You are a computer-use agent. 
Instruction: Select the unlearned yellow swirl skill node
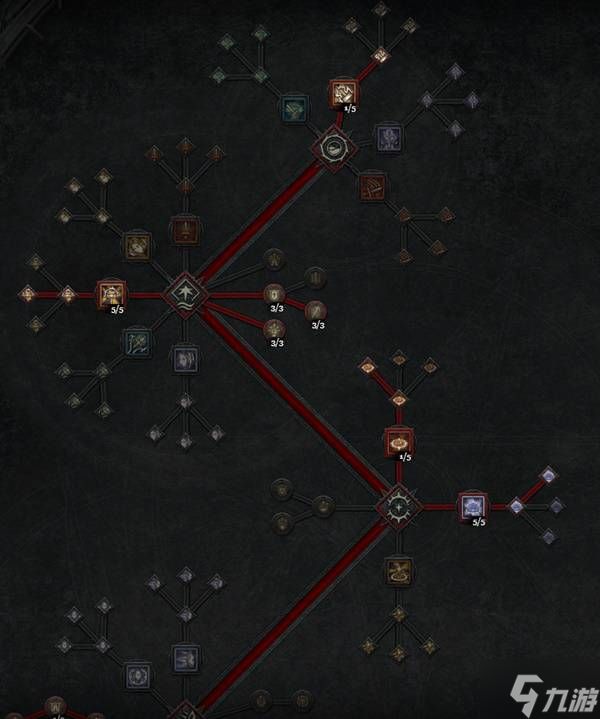tap(398, 571)
